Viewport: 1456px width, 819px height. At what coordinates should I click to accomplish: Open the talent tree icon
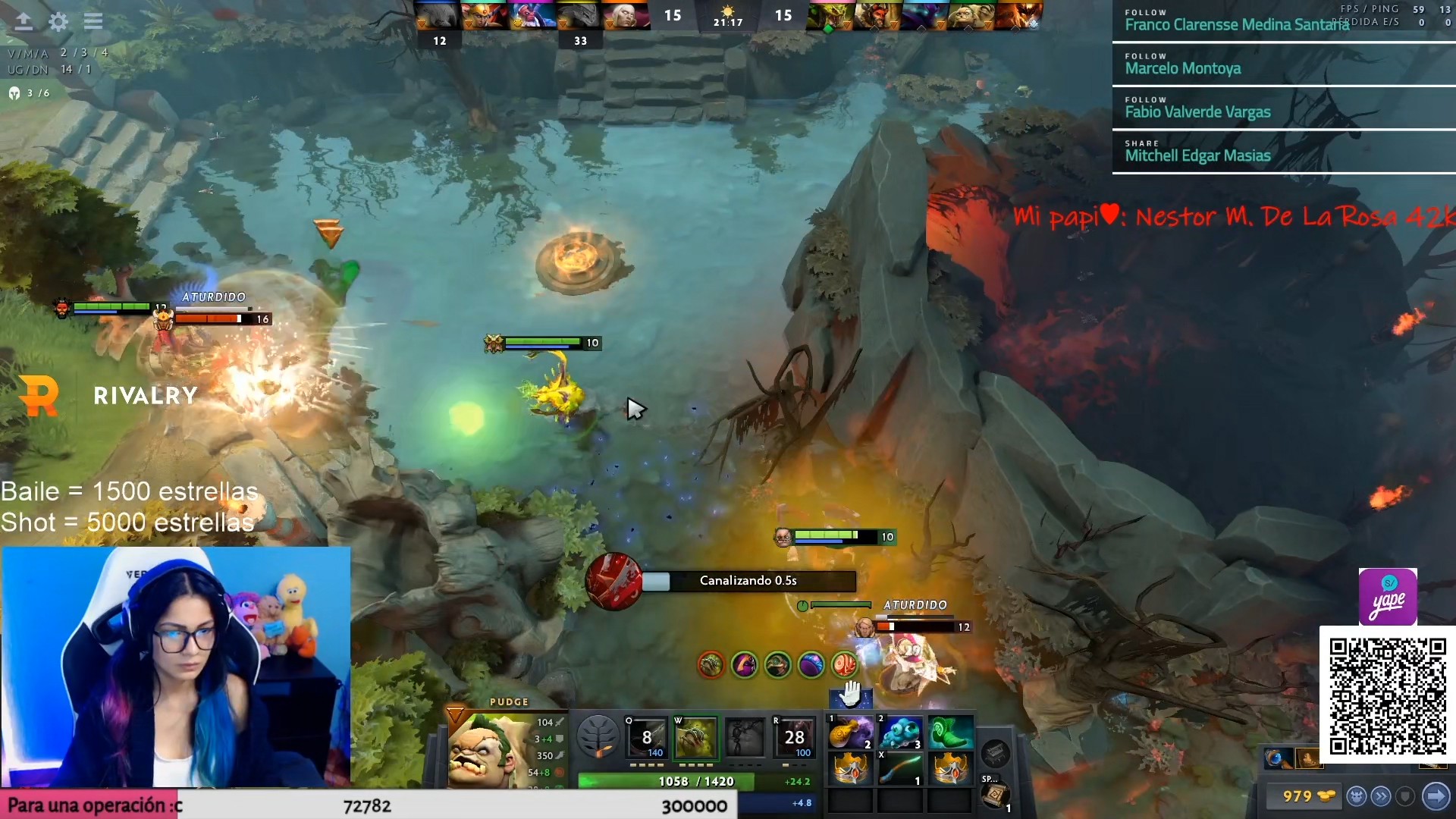pos(598,736)
